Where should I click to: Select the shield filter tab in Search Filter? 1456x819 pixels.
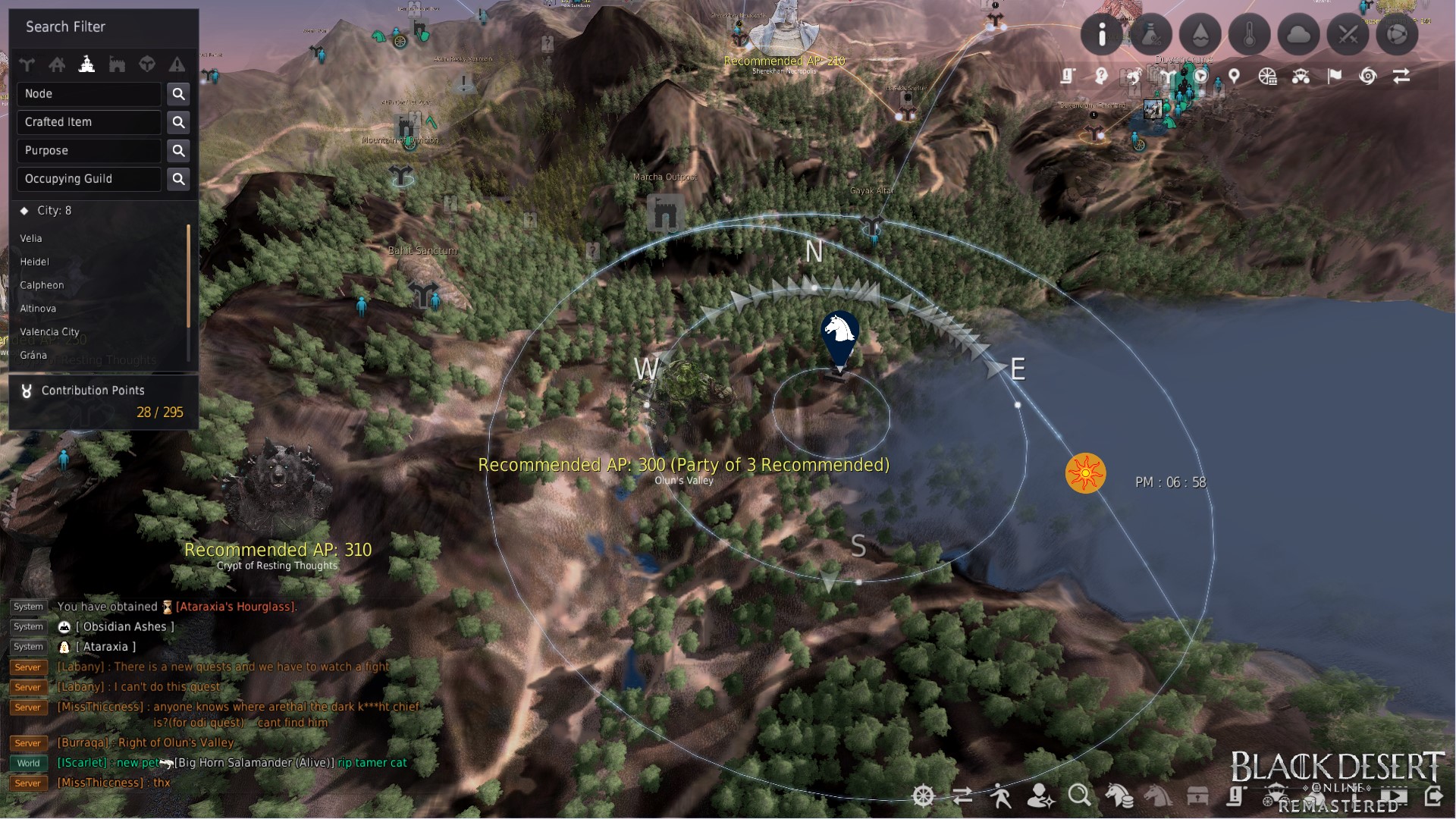click(147, 65)
